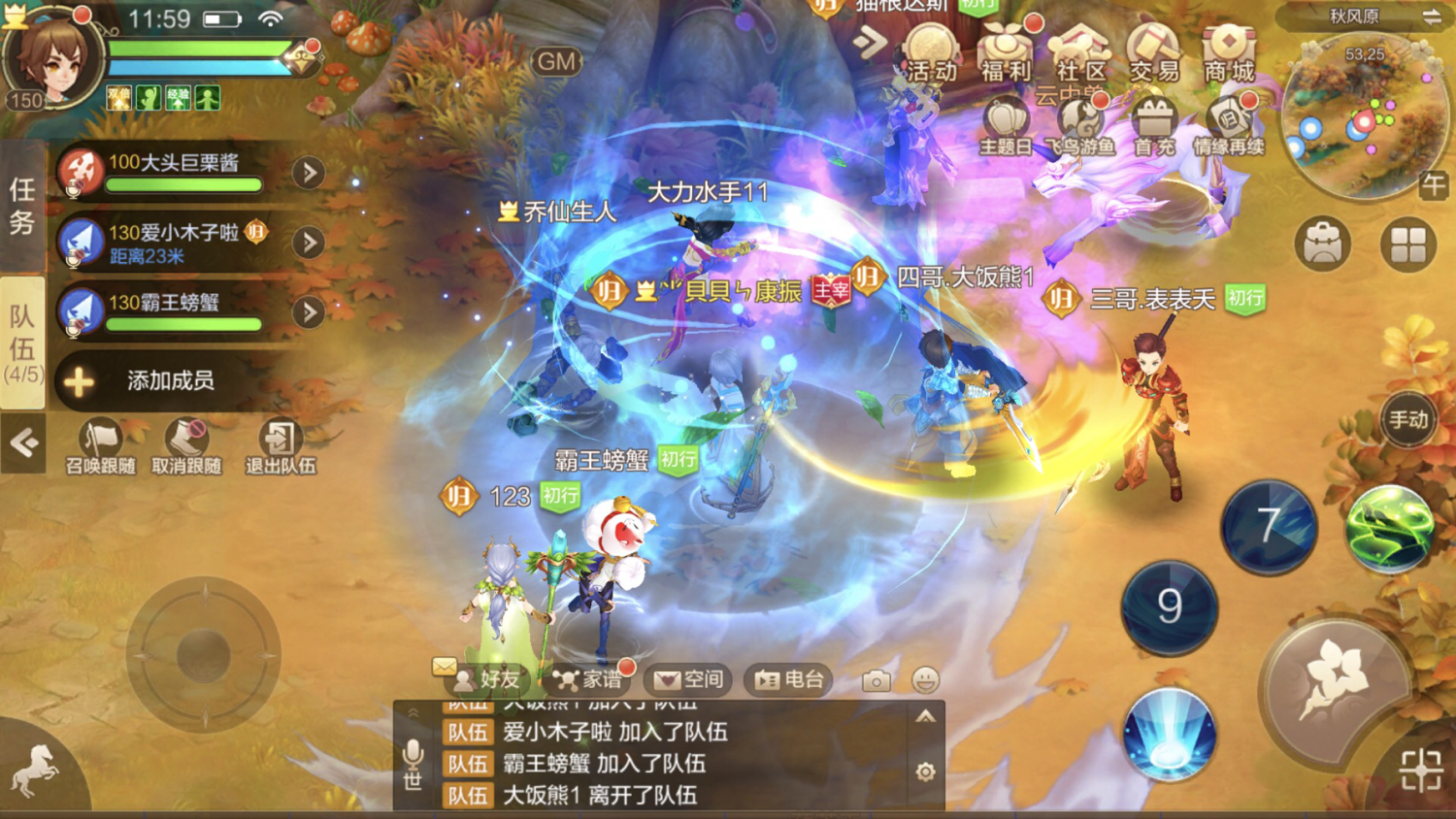Leave team with 退出队伍 button
Image resolution: width=1456 pixels, height=819 pixels.
(281, 447)
